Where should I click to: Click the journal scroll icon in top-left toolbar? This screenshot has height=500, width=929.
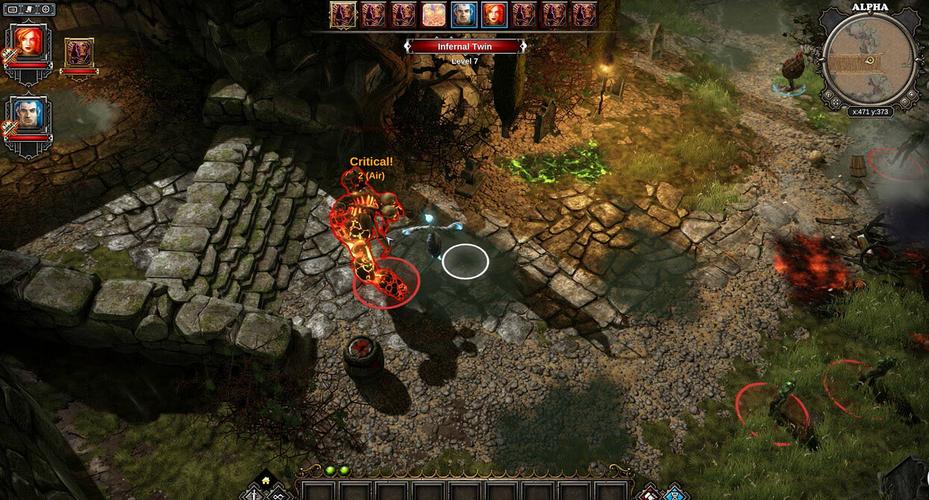coord(29,9)
